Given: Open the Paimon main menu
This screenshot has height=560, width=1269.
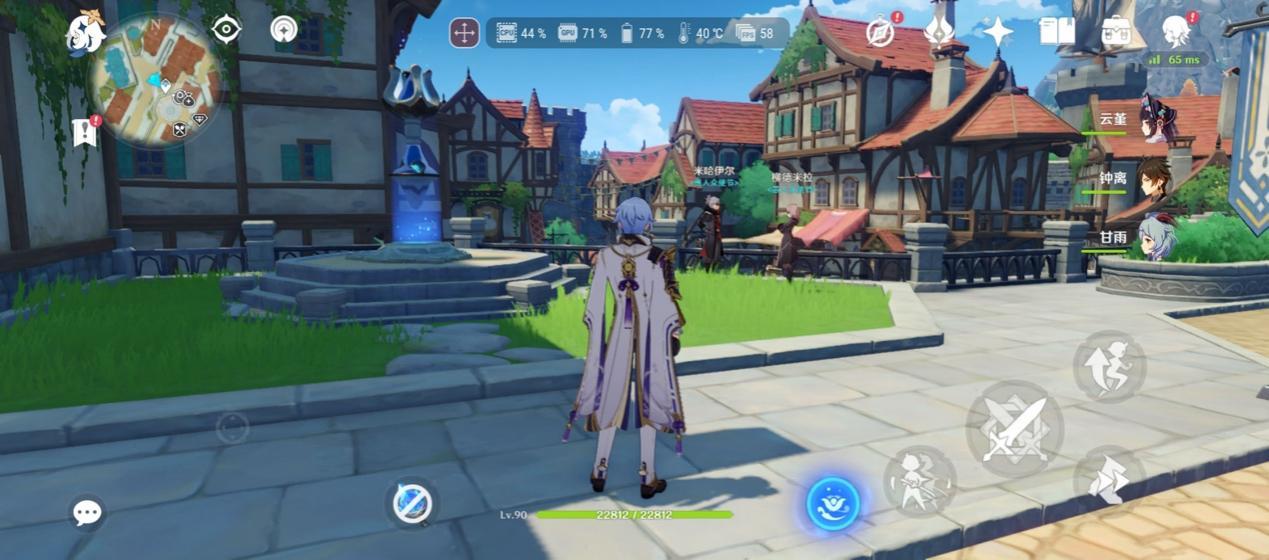Looking at the screenshot, I should [x=85, y=33].
